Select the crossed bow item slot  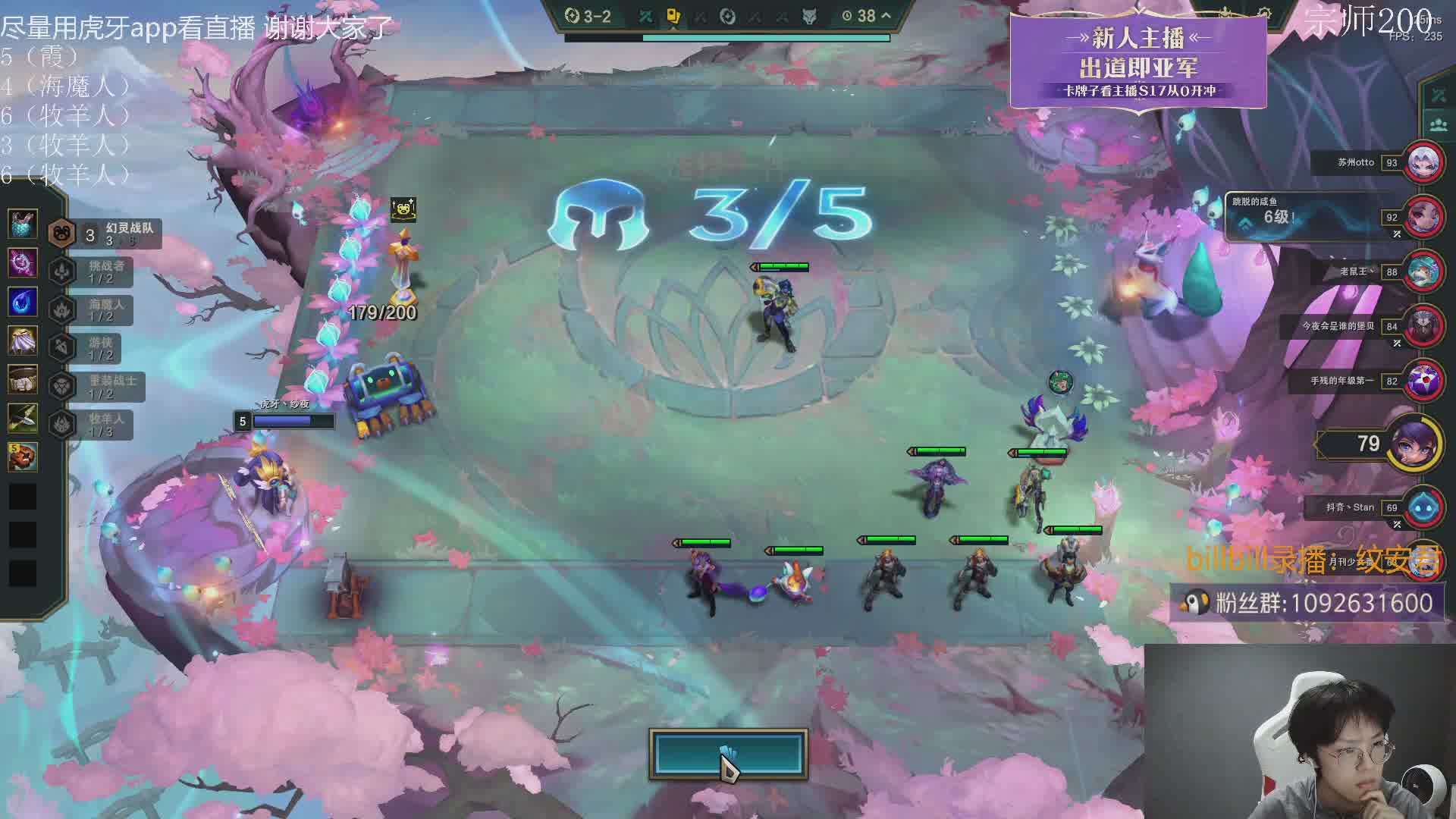pyautogui.click(x=23, y=416)
